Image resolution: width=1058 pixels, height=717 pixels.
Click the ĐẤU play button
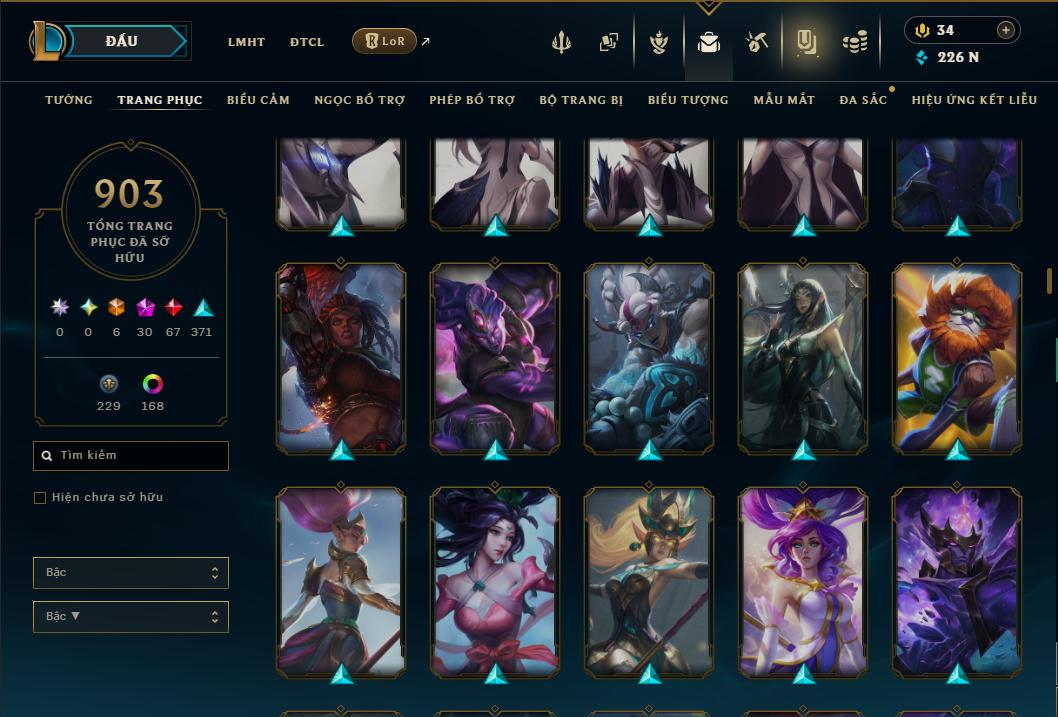[x=121, y=41]
